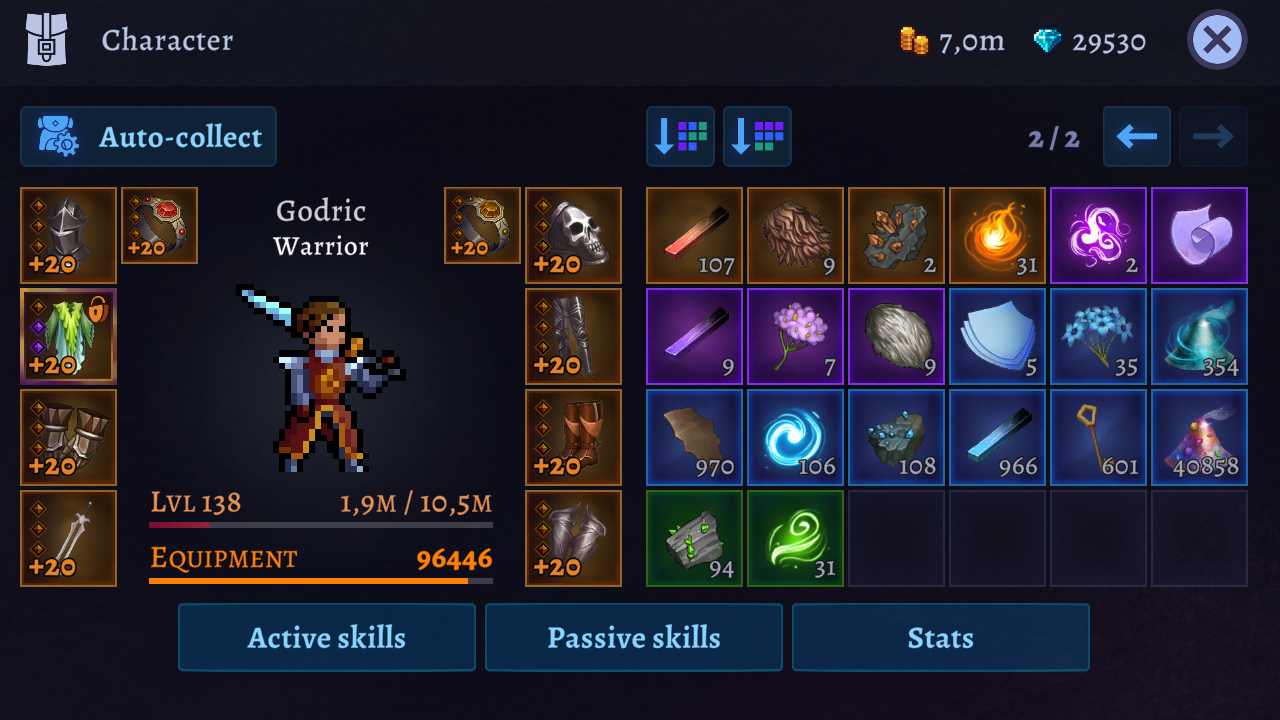Select the white scroll material item
Viewport: 1280px width, 720px height.
(x=1199, y=235)
